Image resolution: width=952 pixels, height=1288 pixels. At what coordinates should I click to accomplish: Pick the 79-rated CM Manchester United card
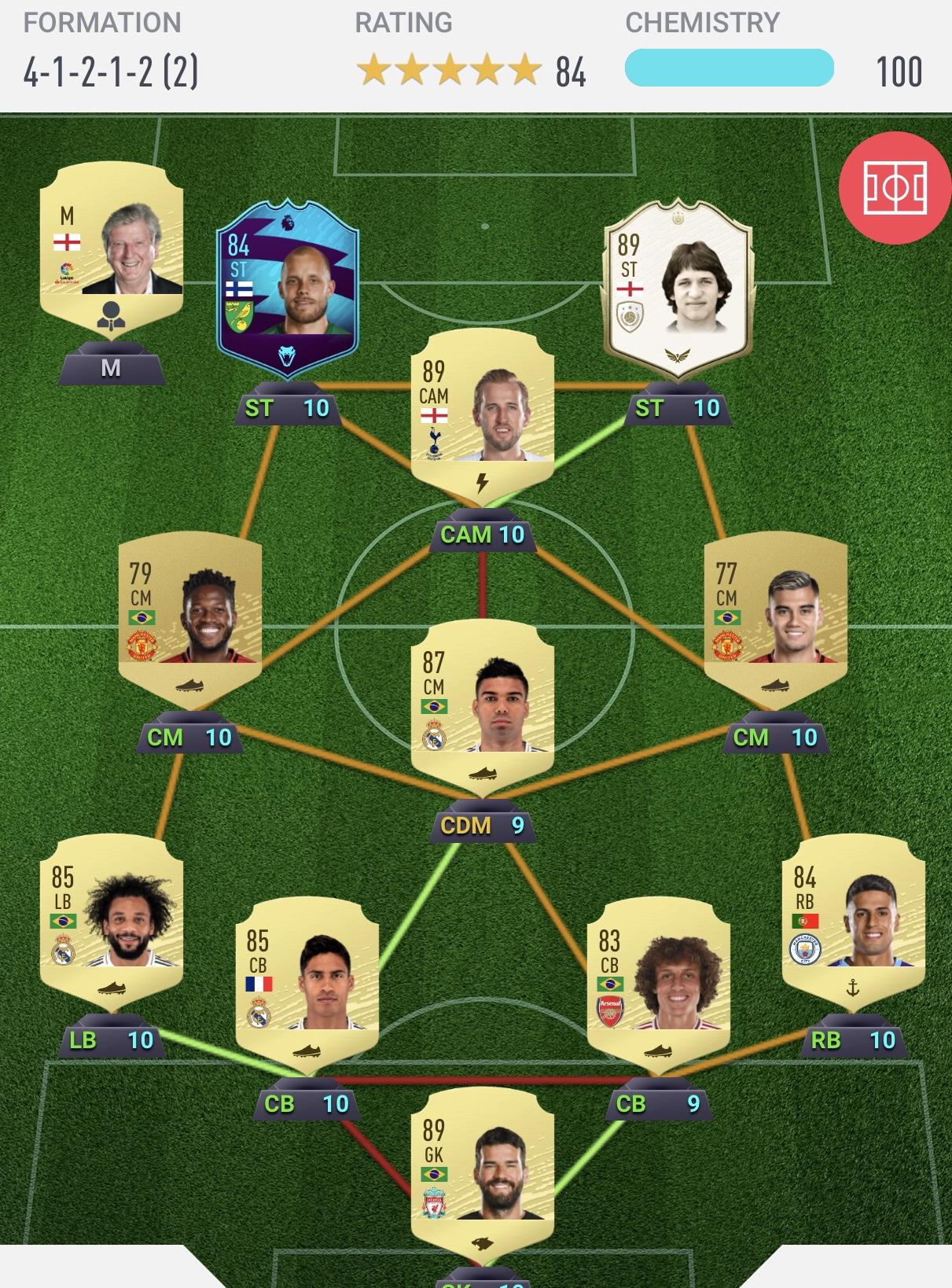point(189,615)
